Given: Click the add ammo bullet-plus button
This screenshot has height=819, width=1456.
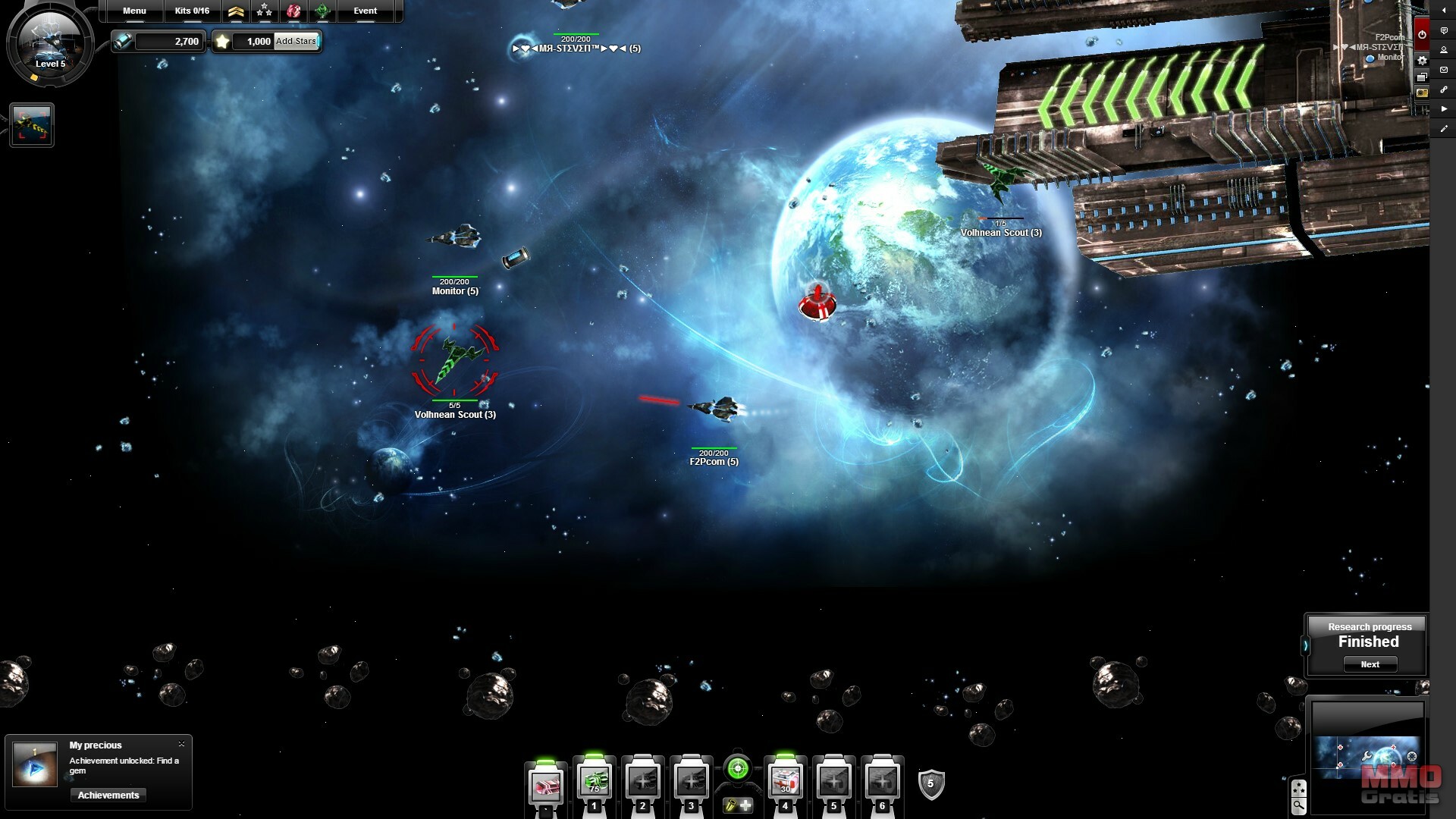Looking at the screenshot, I should 738,805.
